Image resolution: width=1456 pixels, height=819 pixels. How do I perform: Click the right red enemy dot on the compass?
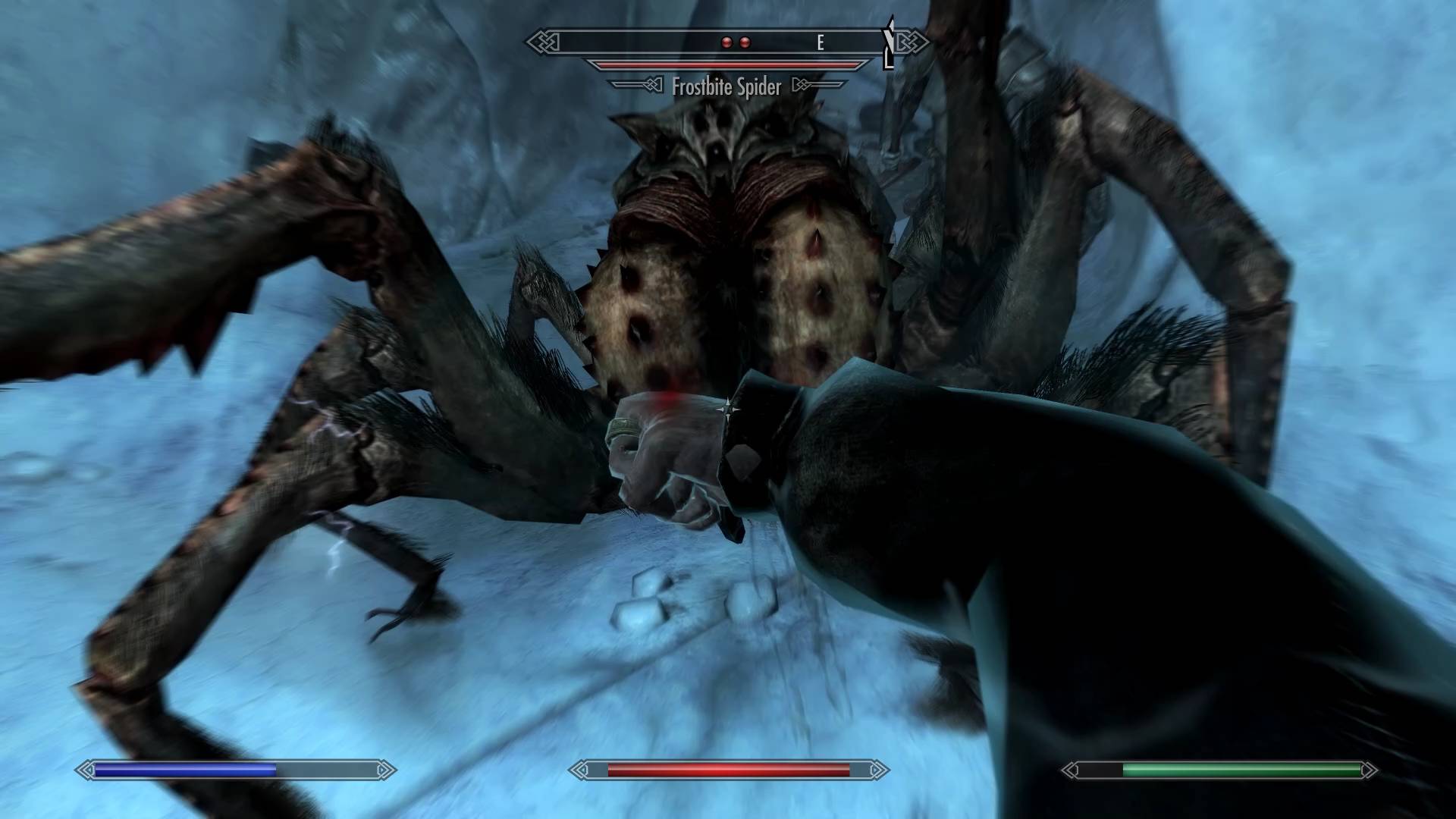[x=747, y=42]
